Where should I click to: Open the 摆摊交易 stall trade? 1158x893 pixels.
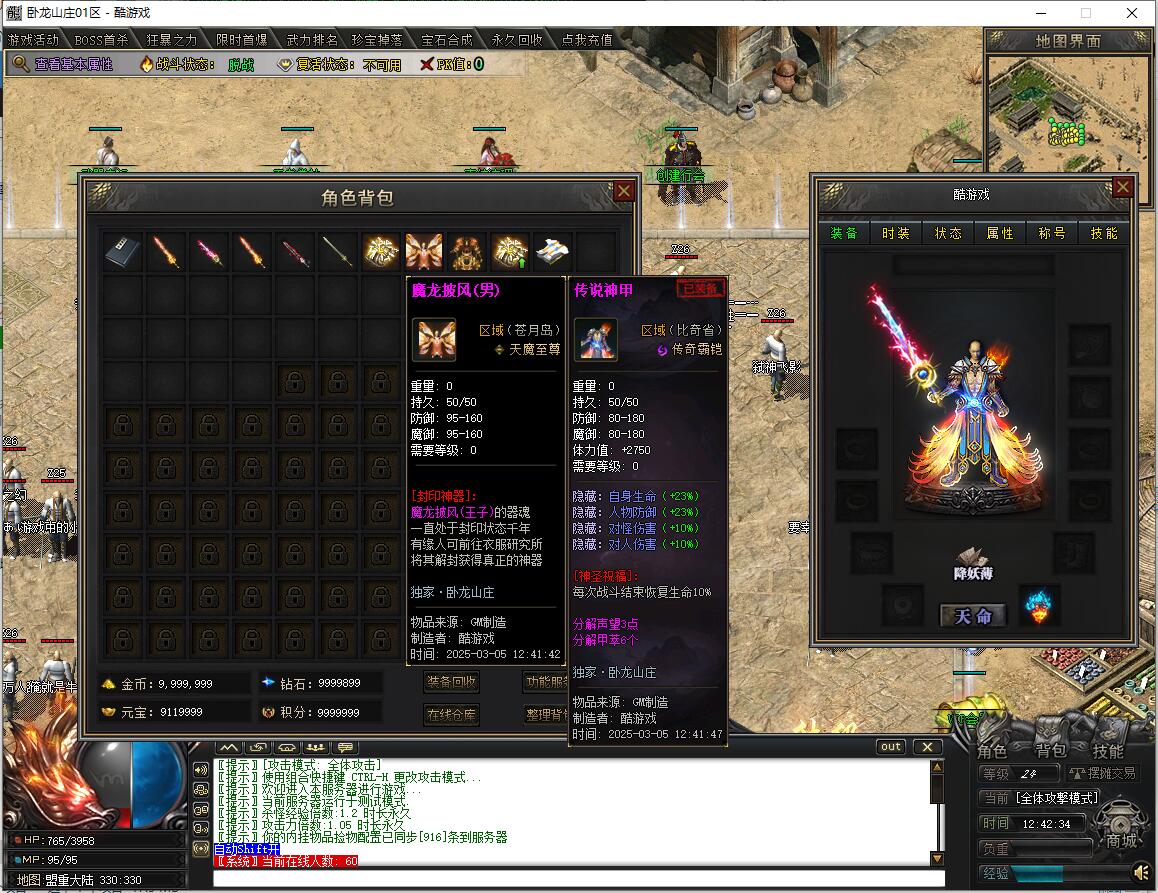1103,773
